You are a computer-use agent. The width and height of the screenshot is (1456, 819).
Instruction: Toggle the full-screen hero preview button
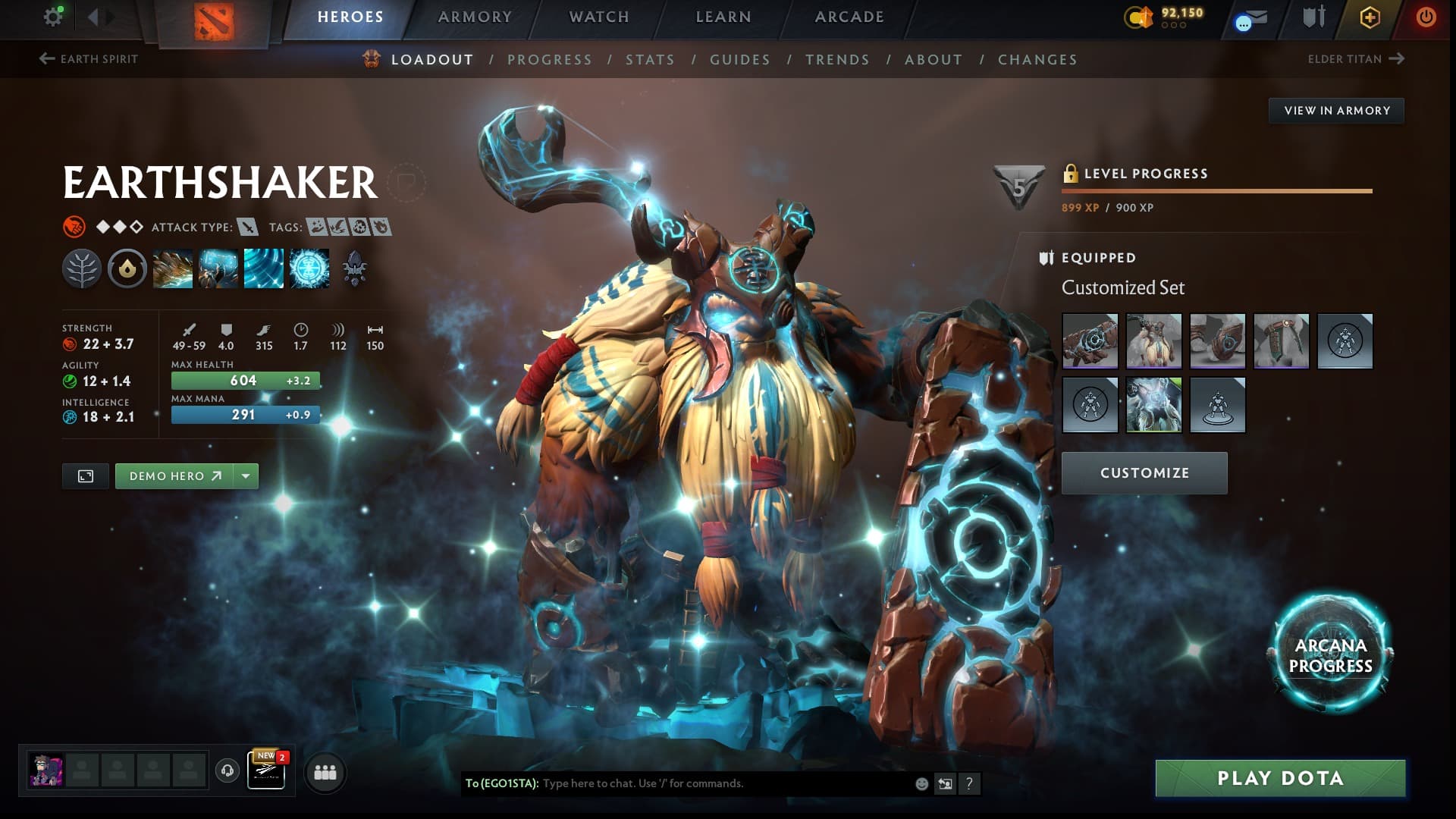click(x=86, y=476)
